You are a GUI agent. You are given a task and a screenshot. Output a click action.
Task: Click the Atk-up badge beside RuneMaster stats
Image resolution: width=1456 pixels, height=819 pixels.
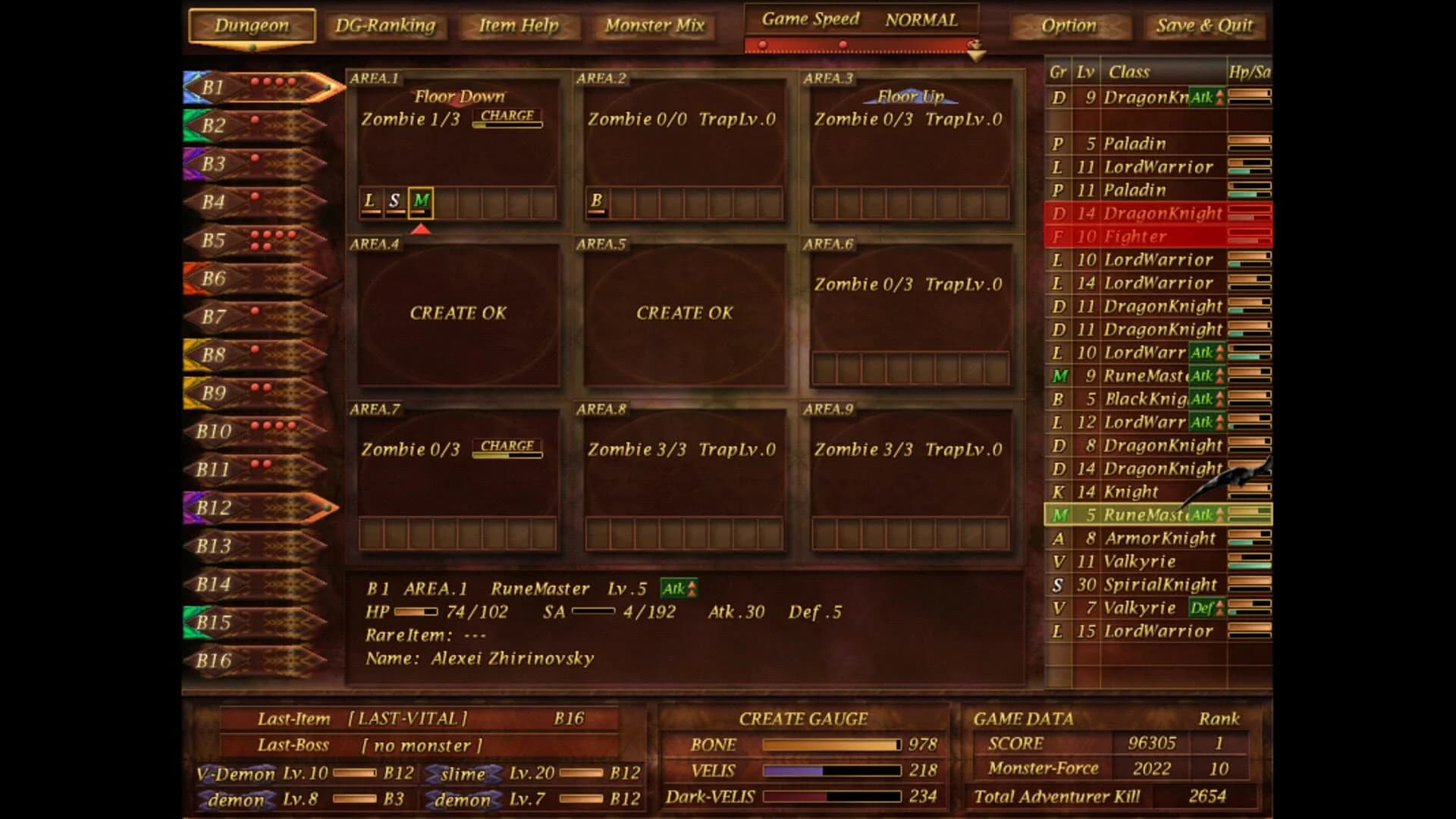coord(680,588)
